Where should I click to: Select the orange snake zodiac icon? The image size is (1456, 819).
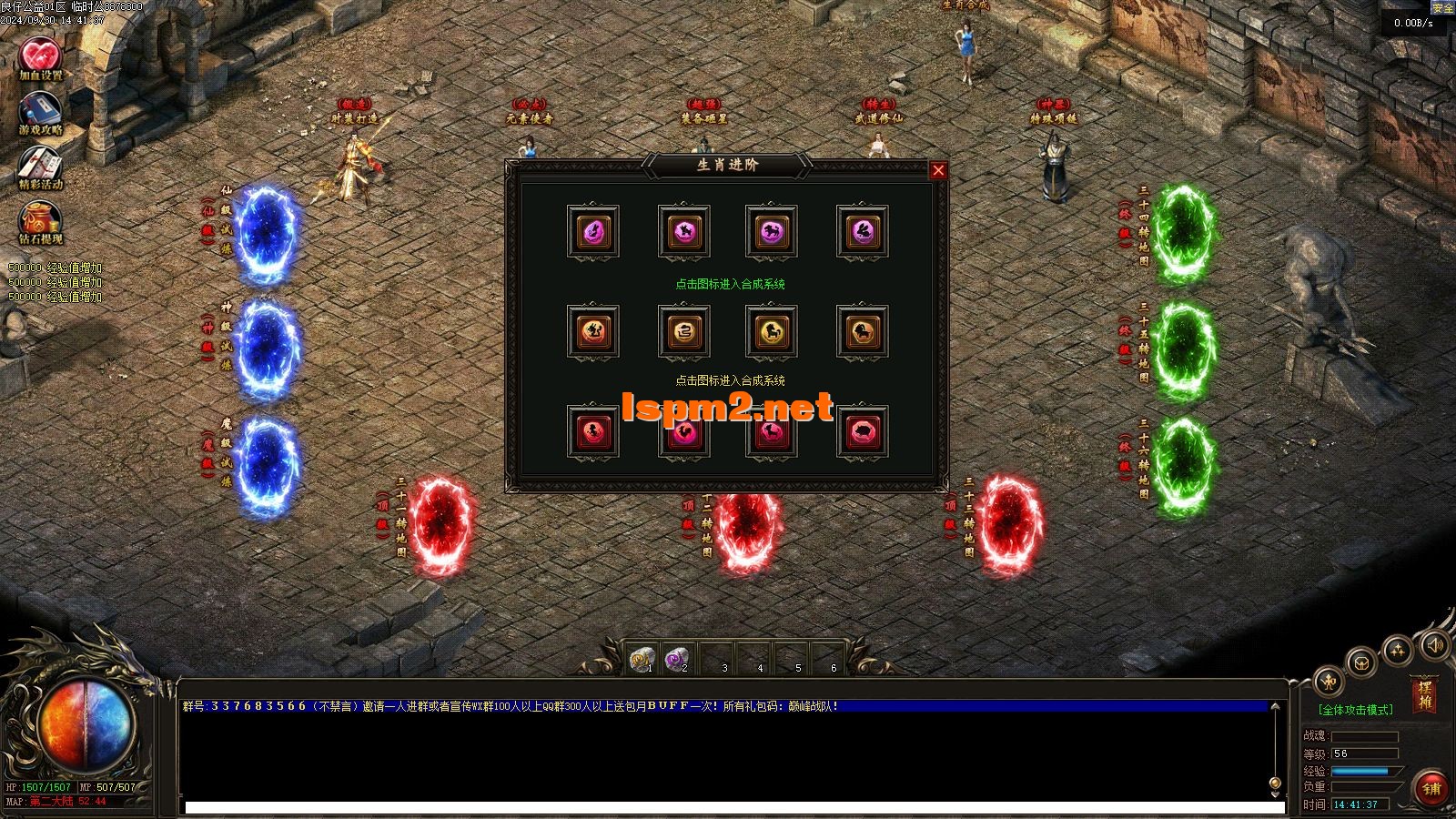click(684, 332)
